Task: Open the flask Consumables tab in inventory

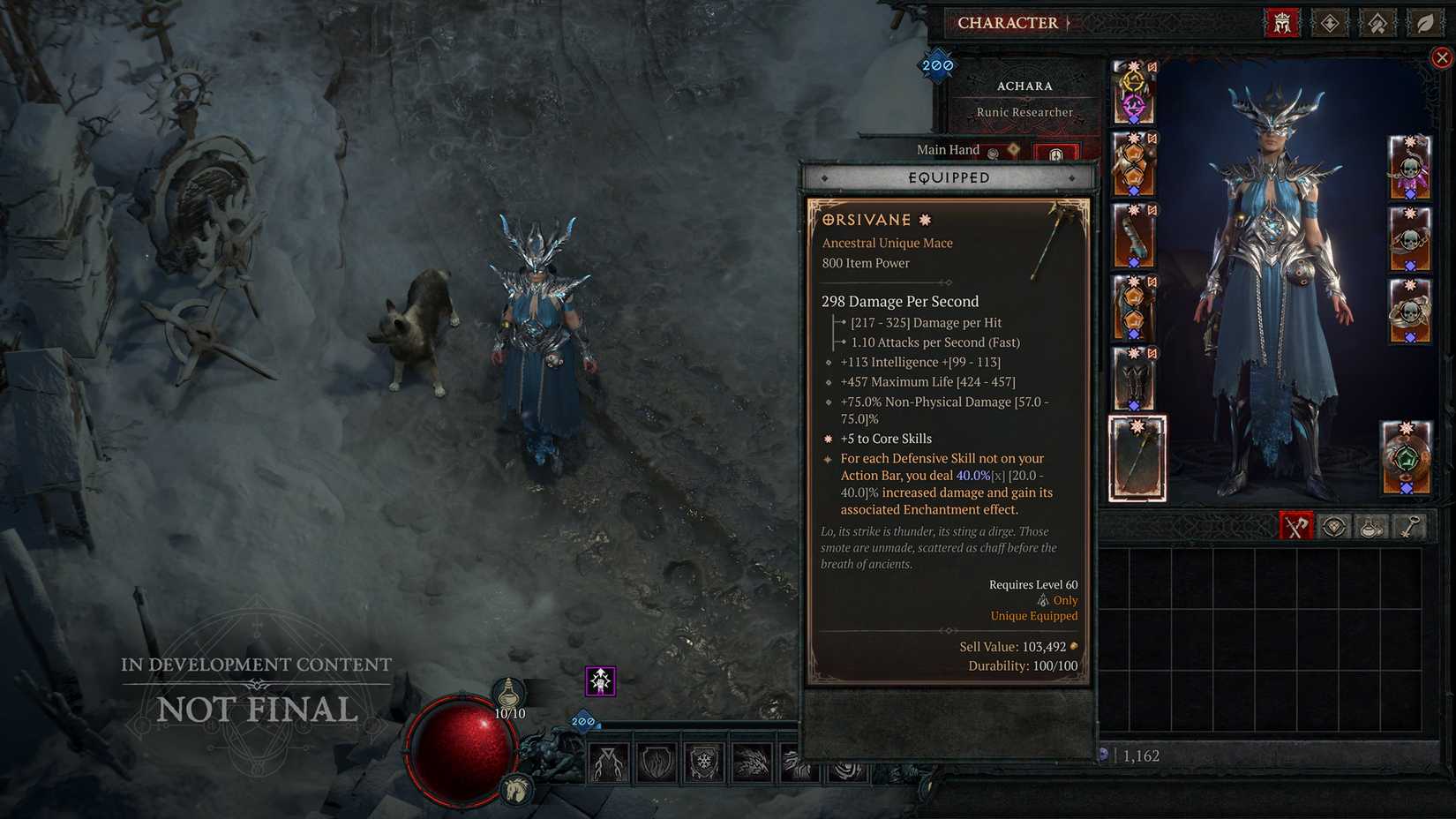Action: point(1370,527)
